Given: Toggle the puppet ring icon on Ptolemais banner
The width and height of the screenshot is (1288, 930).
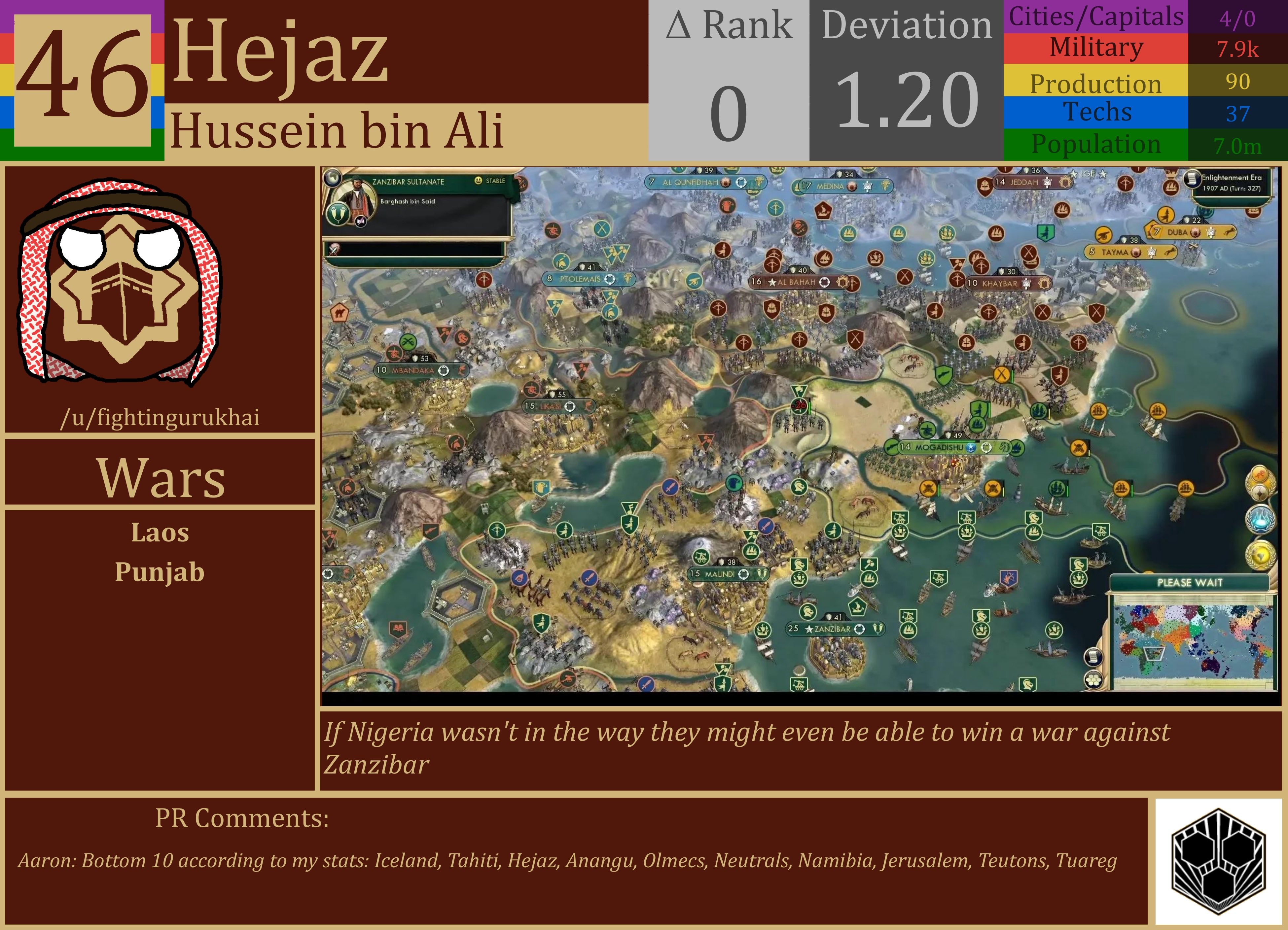Looking at the screenshot, I should [610, 280].
